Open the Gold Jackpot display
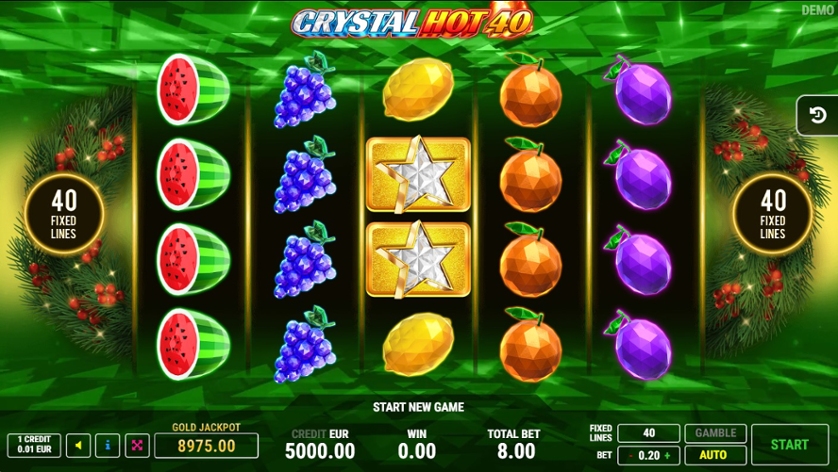This screenshot has width=838, height=472. point(205,445)
